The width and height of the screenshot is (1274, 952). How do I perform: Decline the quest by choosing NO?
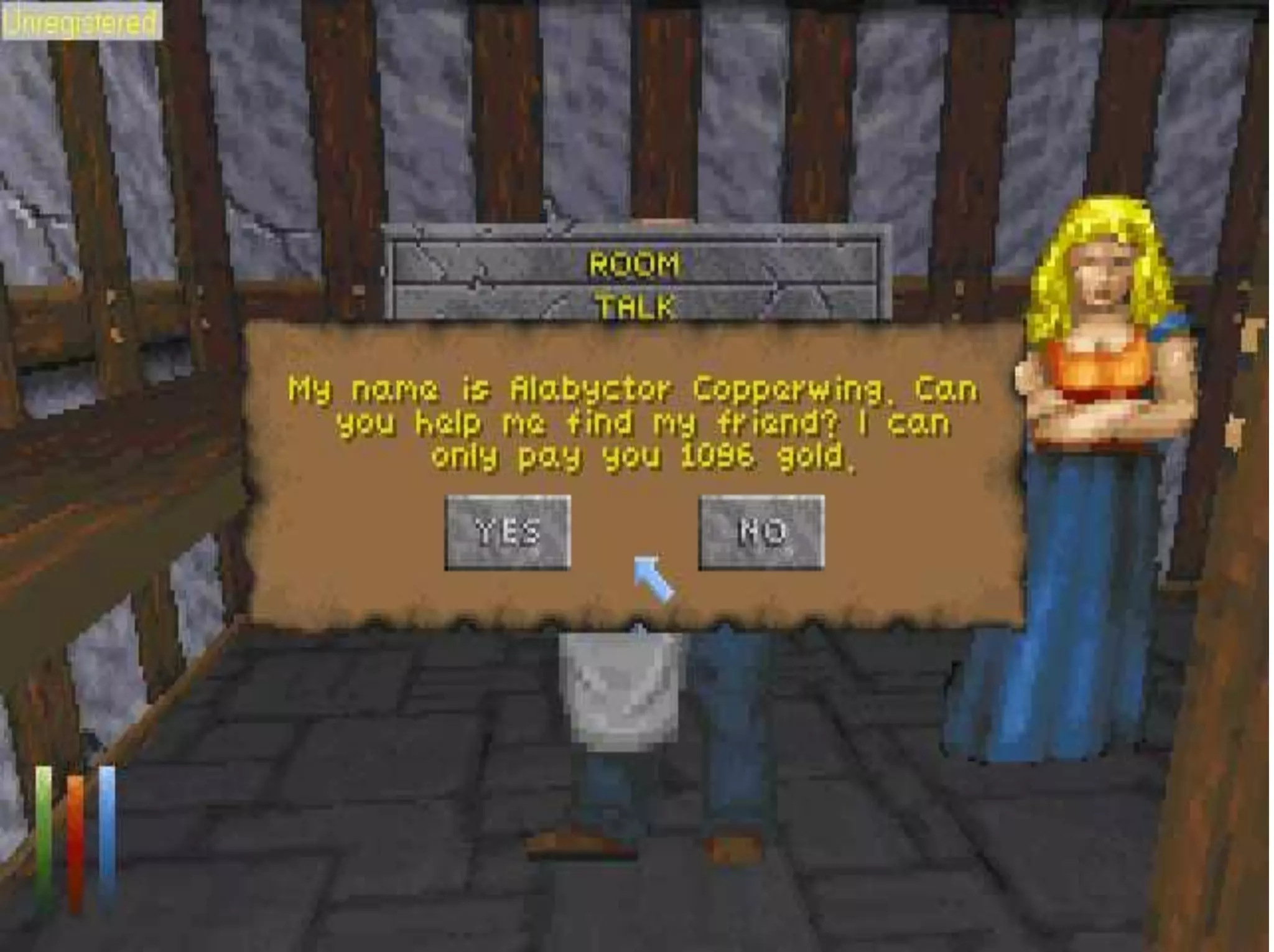click(x=761, y=533)
